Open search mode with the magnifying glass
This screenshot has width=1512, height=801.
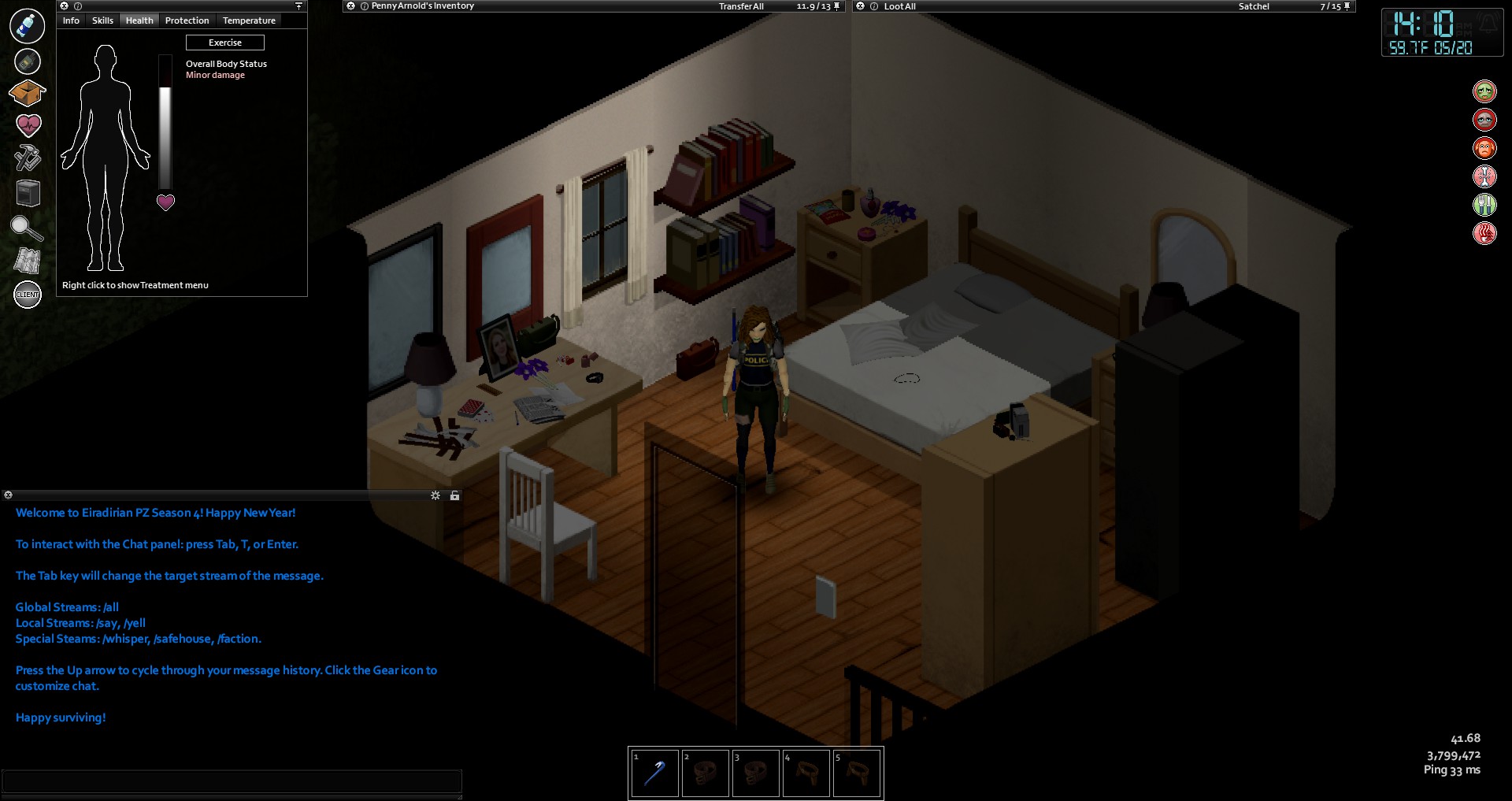point(28,228)
